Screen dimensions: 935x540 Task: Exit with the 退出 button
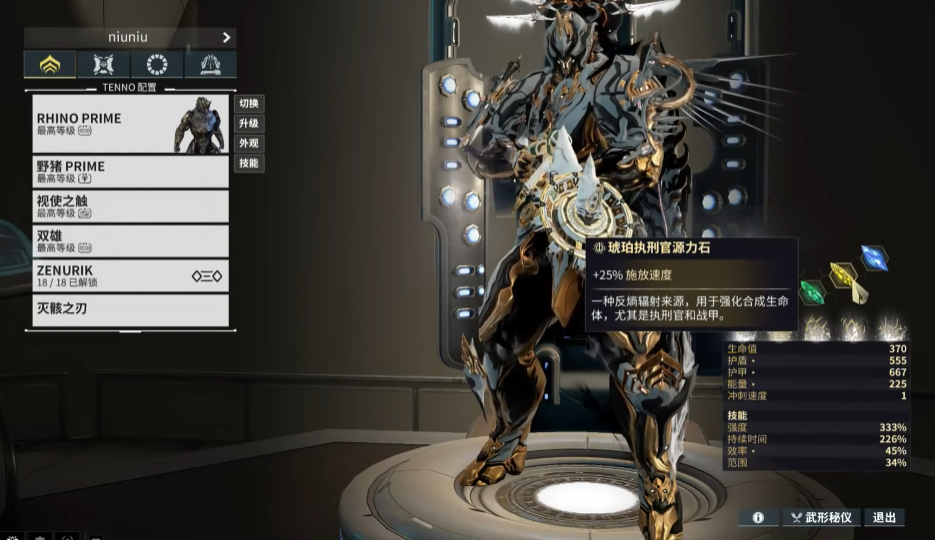[x=884, y=517]
